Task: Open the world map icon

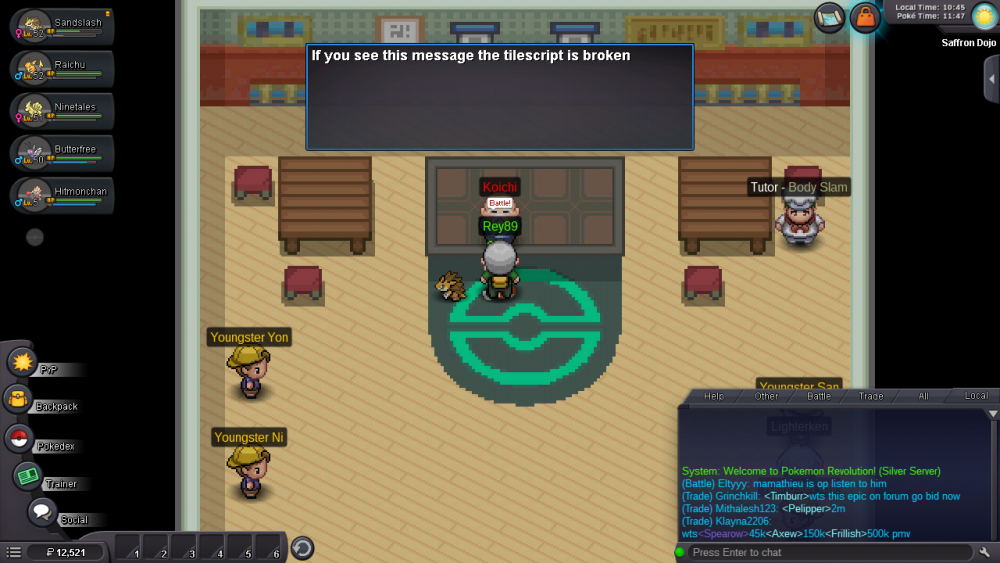Action: (830, 16)
